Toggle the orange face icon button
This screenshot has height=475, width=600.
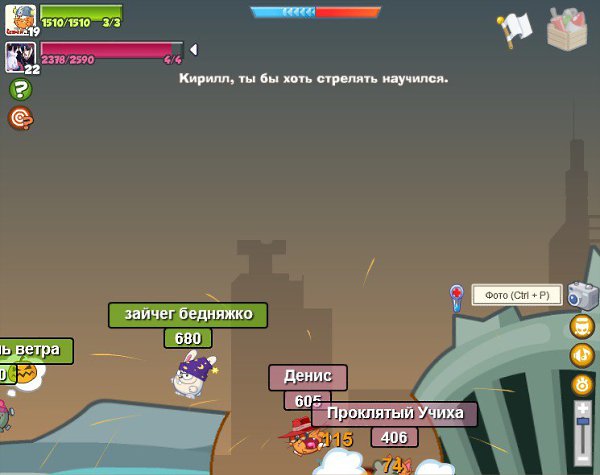[x=582, y=327]
